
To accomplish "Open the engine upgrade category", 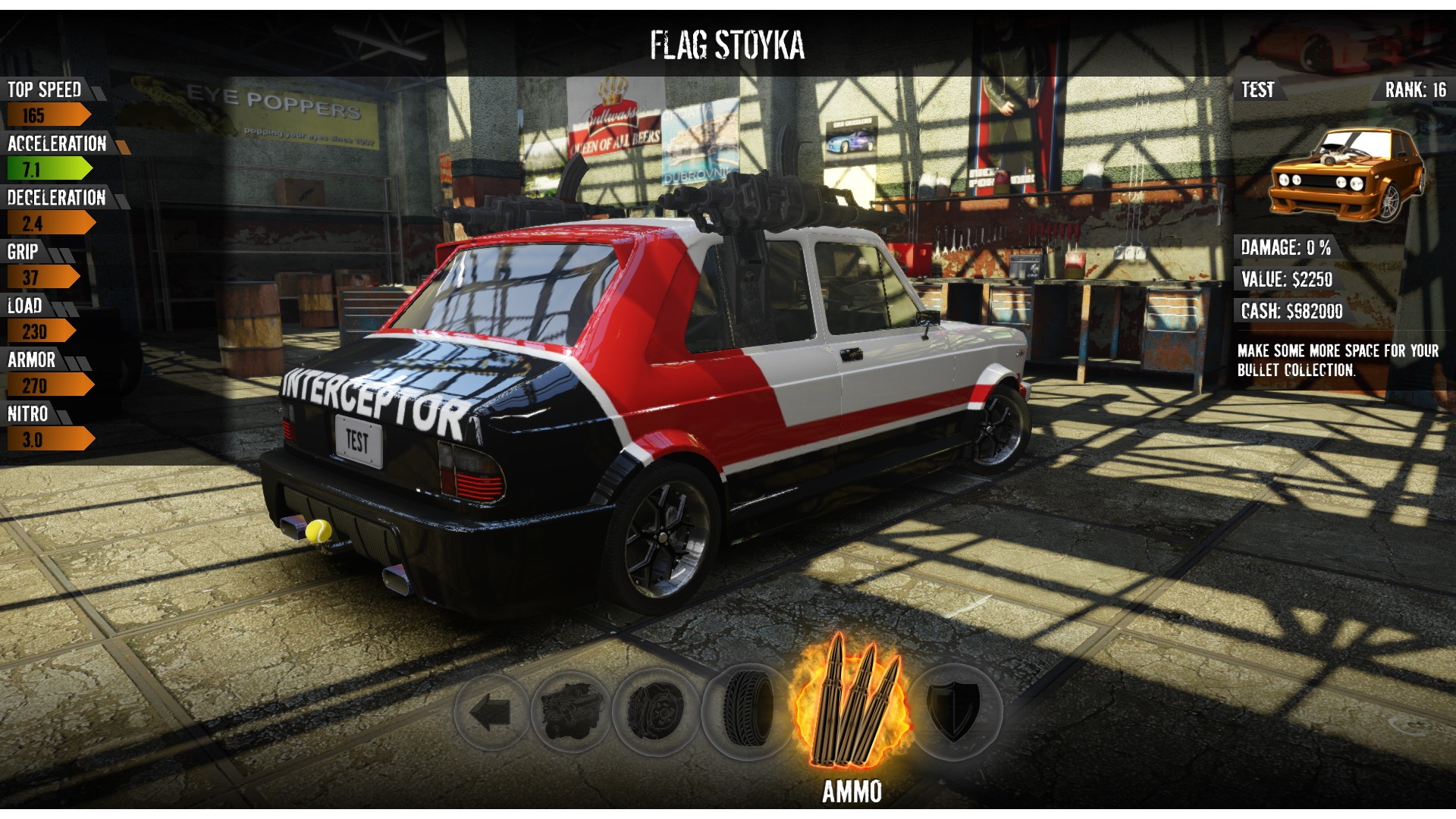I will tap(571, 713).
